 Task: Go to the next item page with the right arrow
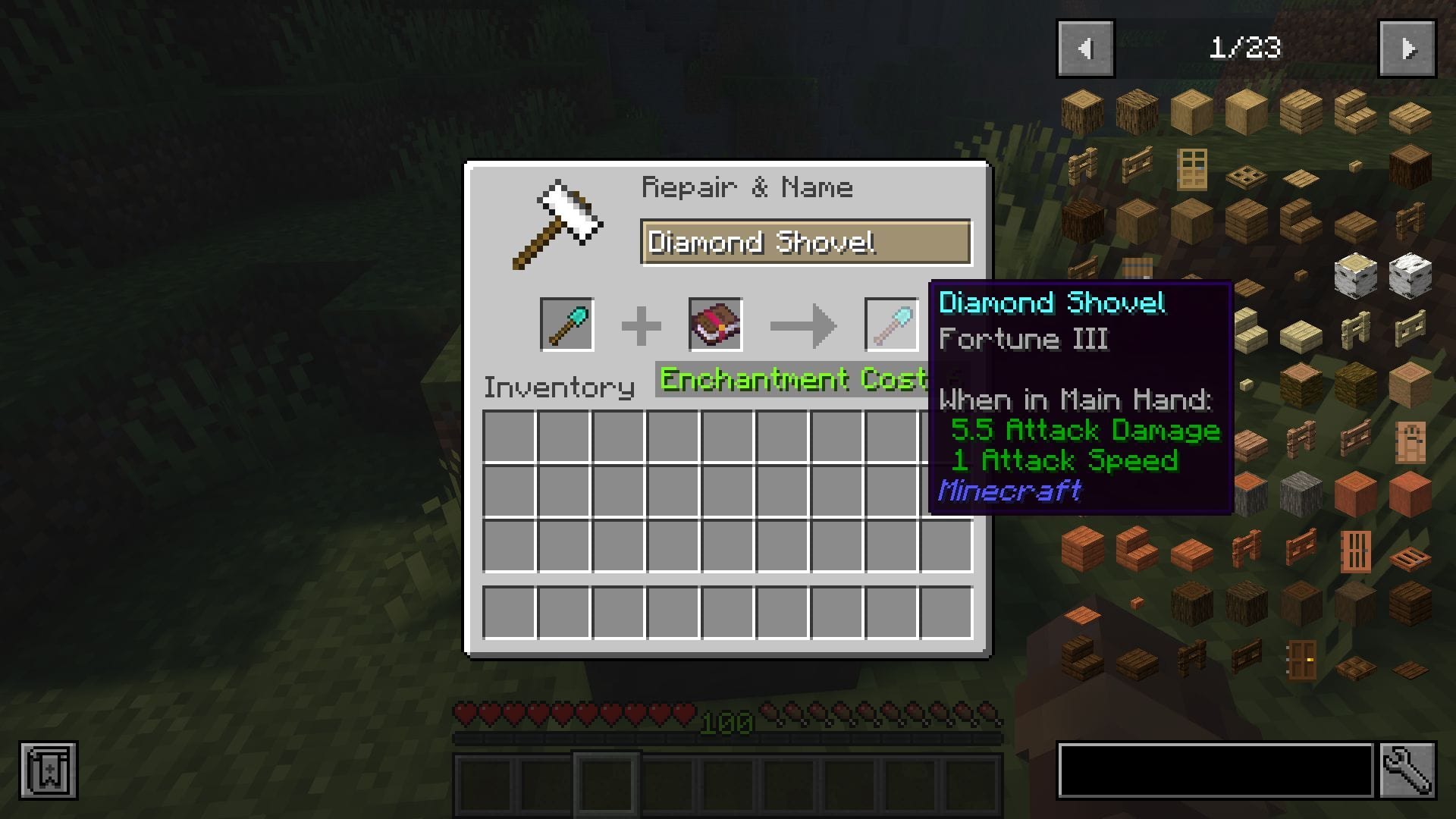(1407, 49)
